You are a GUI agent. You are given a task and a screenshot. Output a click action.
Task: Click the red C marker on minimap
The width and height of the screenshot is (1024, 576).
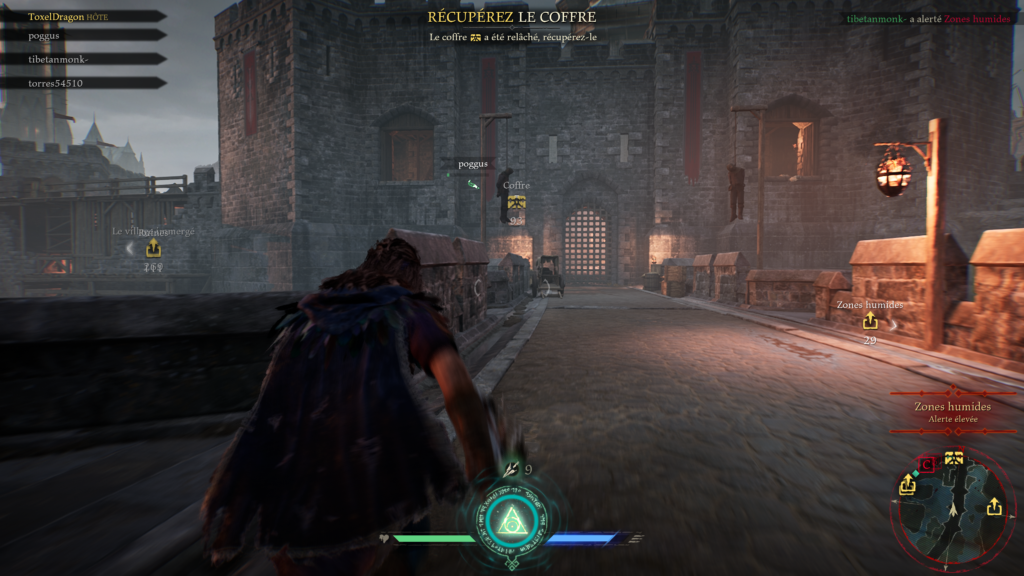point(927,463)
